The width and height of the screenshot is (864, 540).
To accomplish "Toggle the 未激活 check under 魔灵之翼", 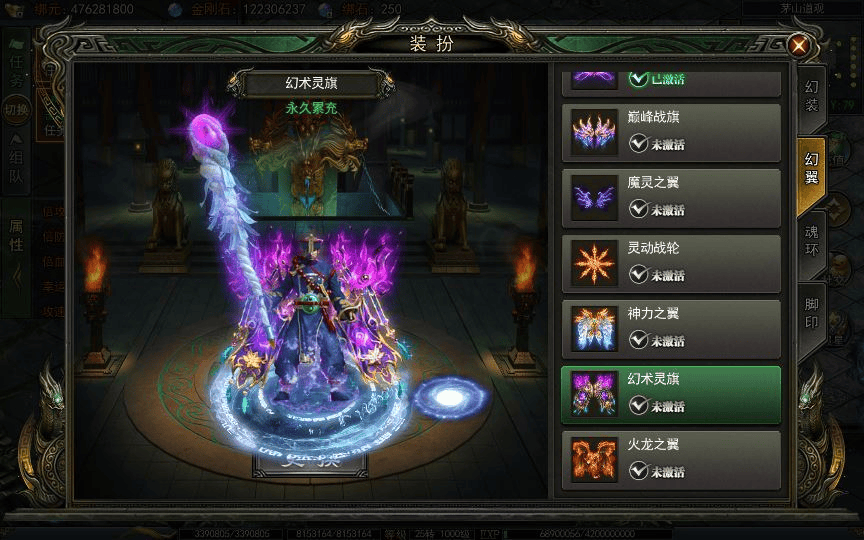I will click(x=638, y=209).
